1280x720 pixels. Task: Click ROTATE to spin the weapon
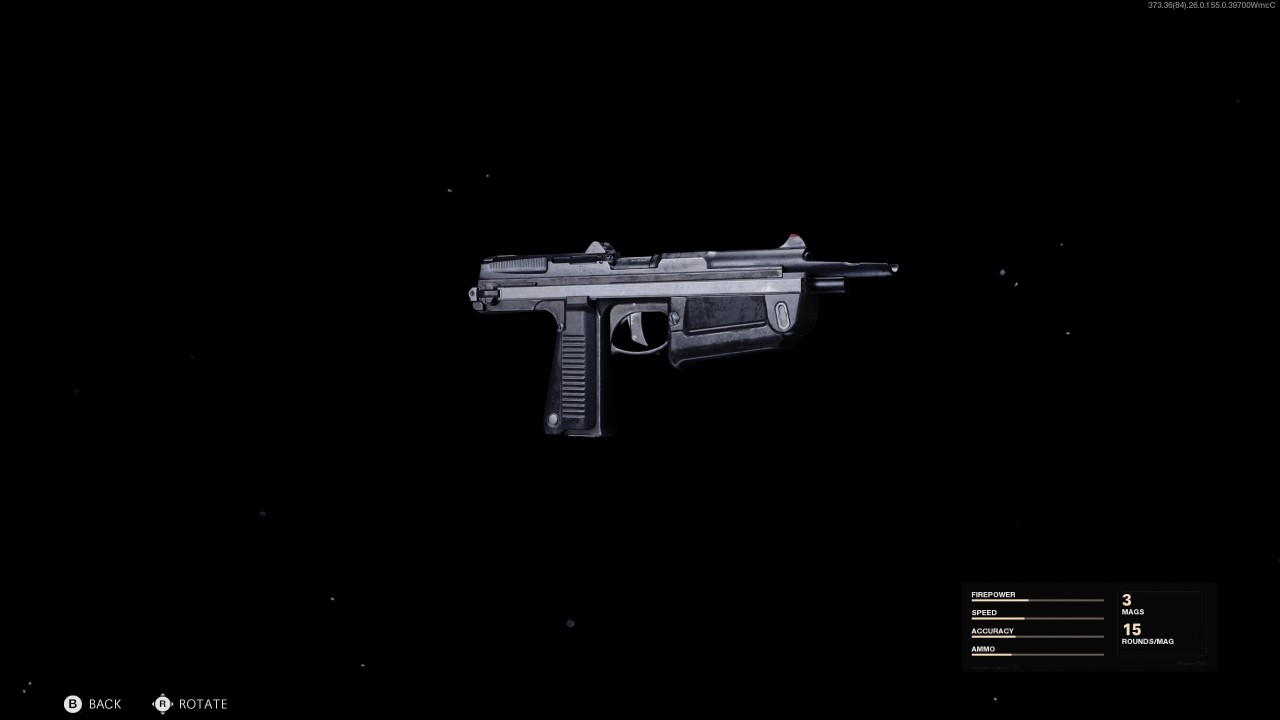[x=202, y=704]
